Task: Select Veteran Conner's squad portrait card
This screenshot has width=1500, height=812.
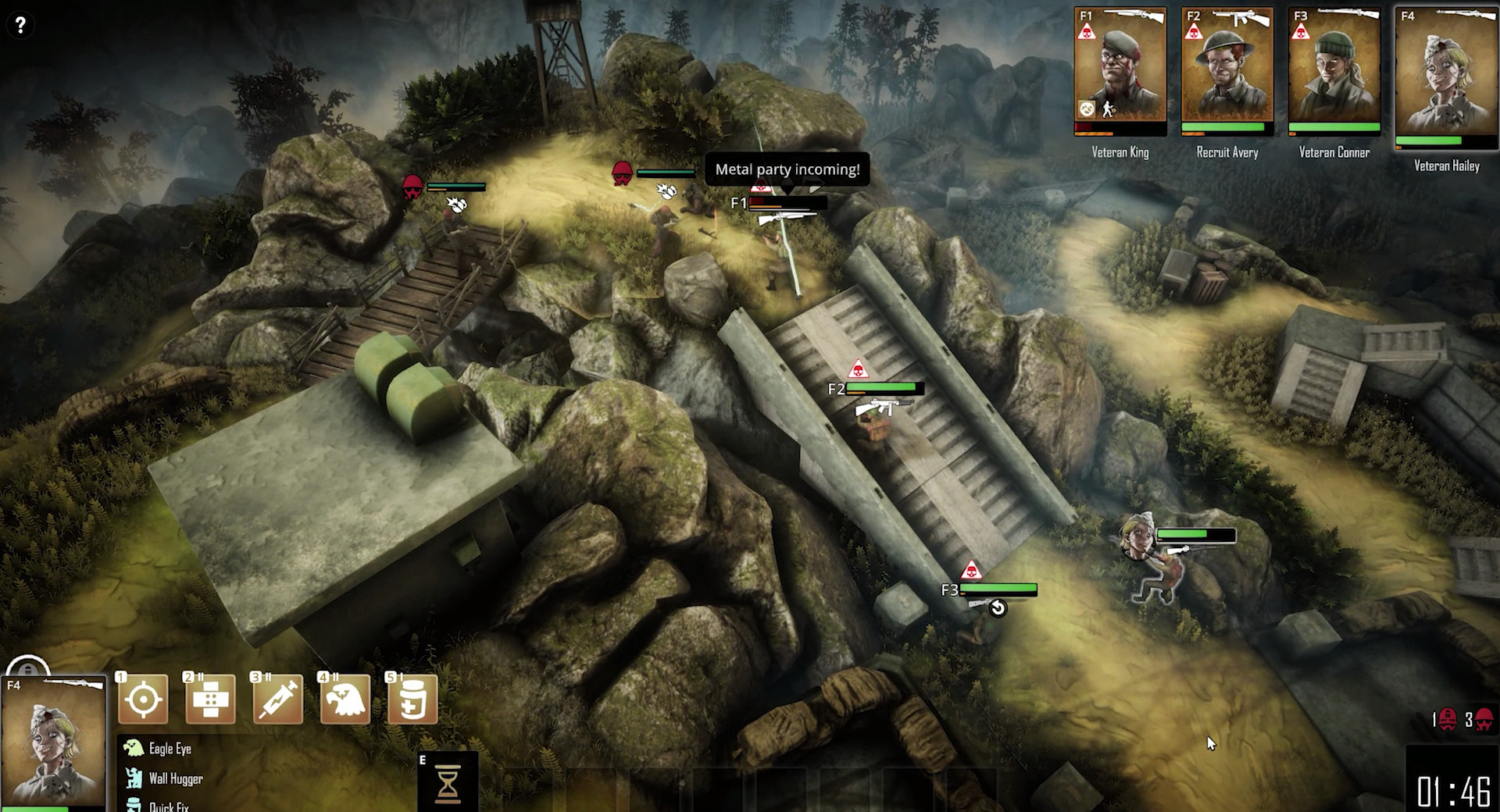Action: click(x=1334, y=72)
